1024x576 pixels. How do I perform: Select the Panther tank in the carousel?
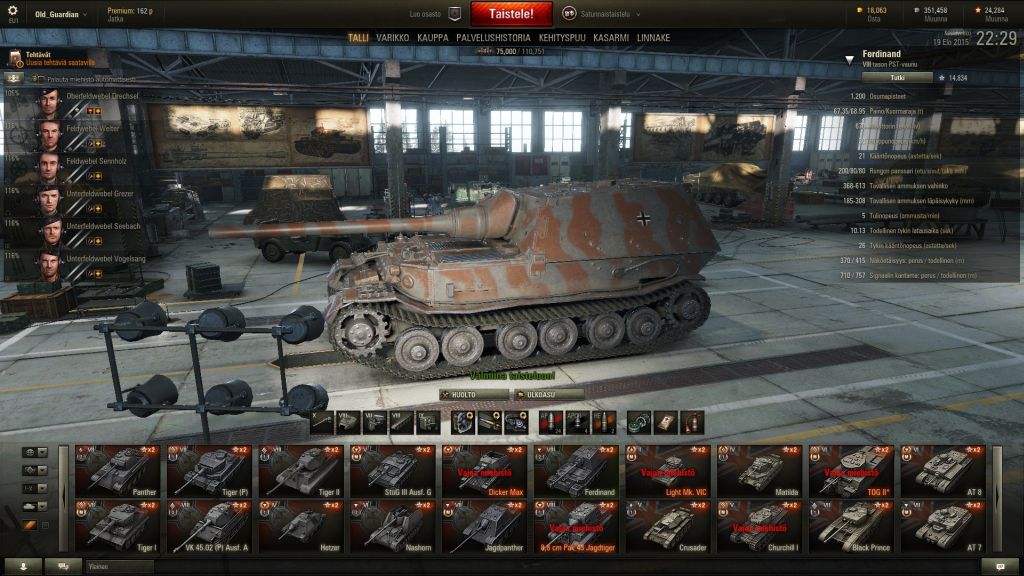point(118,470)
